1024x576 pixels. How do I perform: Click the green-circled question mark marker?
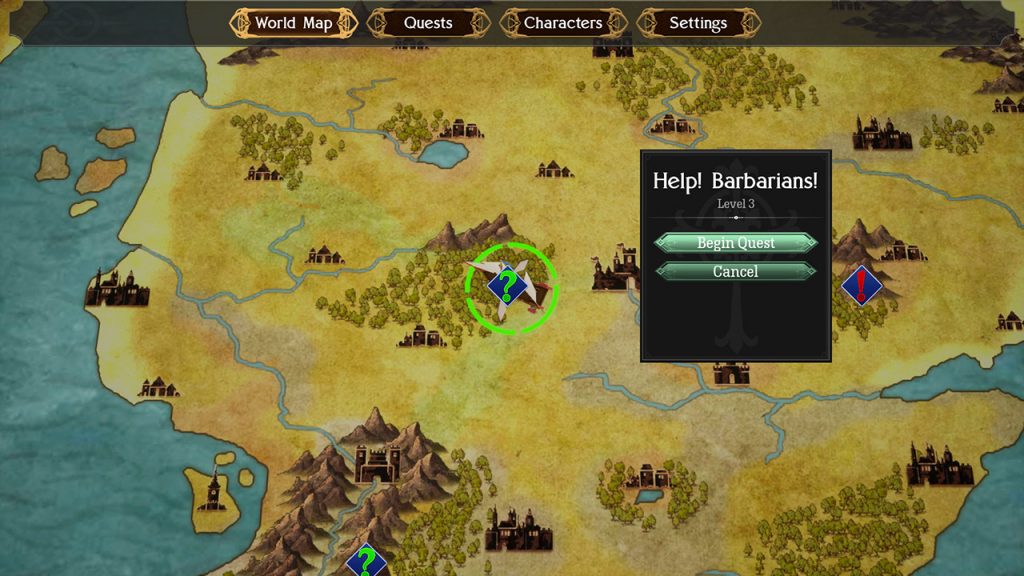(x=508, y=287)
